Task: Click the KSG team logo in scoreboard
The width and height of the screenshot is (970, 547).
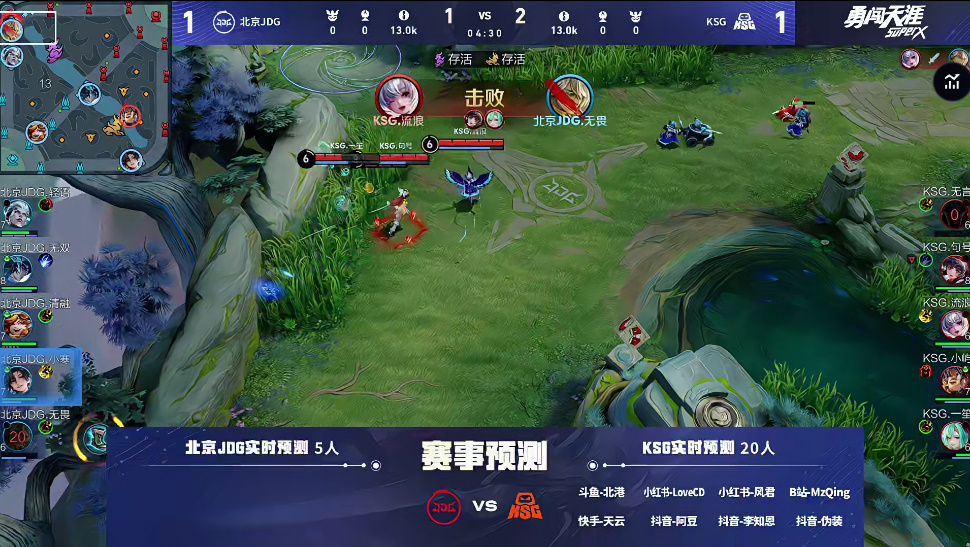Action: [x=745, y=21]
